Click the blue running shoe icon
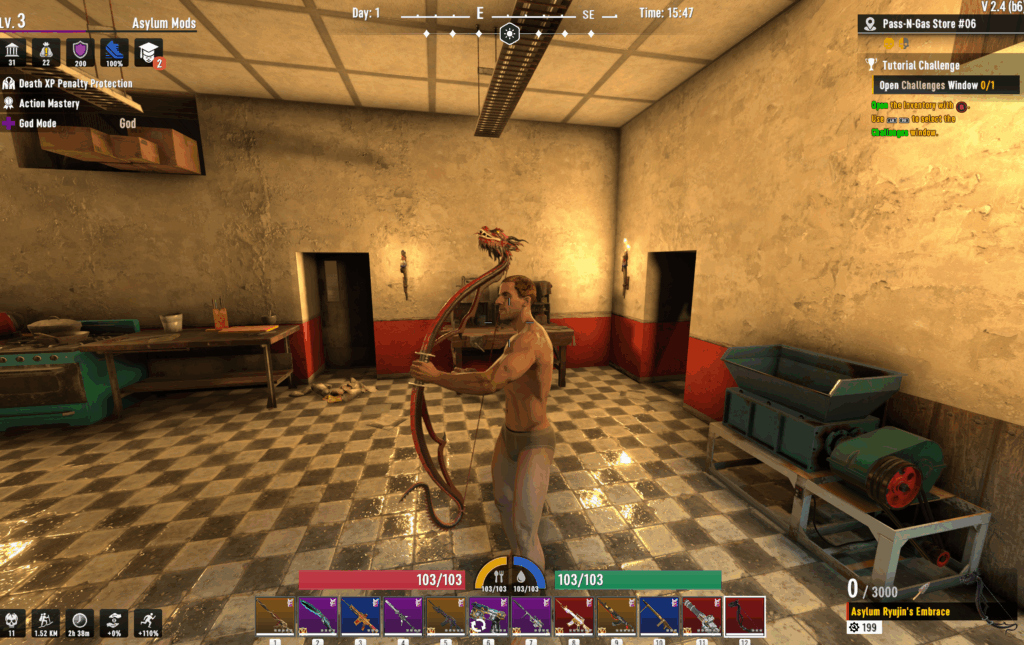Image resolution: width=1024 pixels, height=645 pixels. tap(115, 52)
